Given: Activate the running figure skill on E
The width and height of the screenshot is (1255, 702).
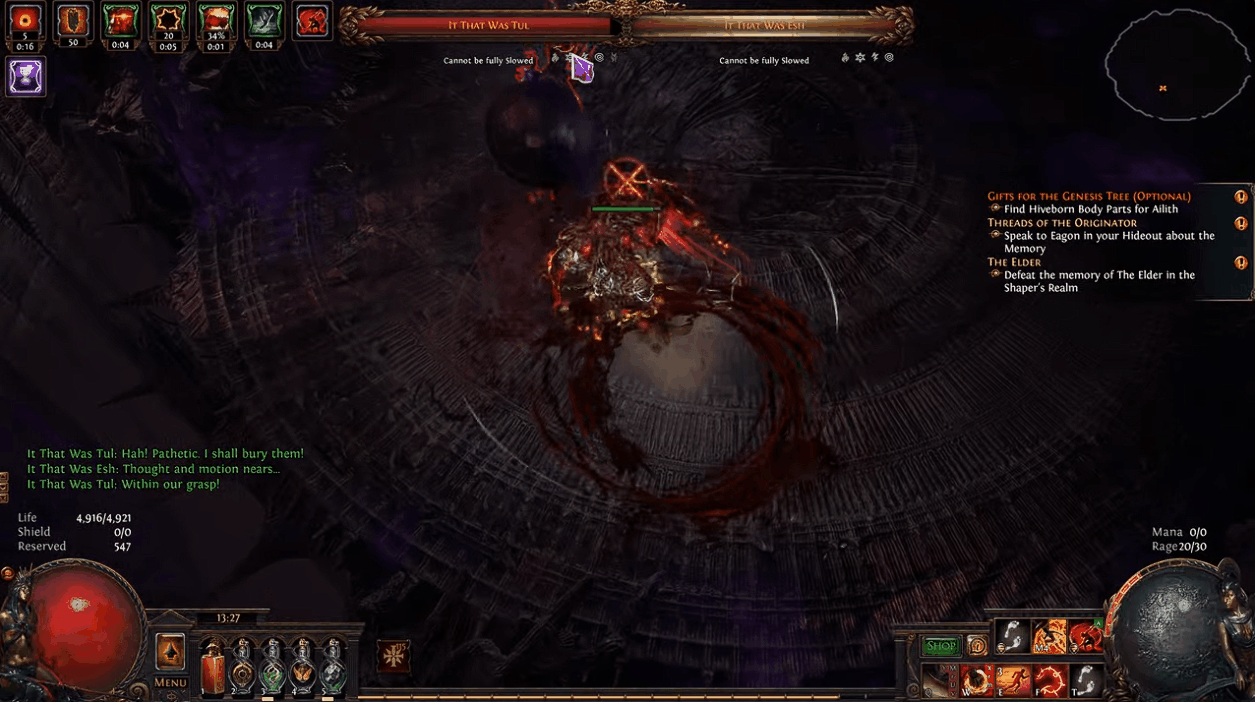Looking at the screenshot, I should [1014, 681].
